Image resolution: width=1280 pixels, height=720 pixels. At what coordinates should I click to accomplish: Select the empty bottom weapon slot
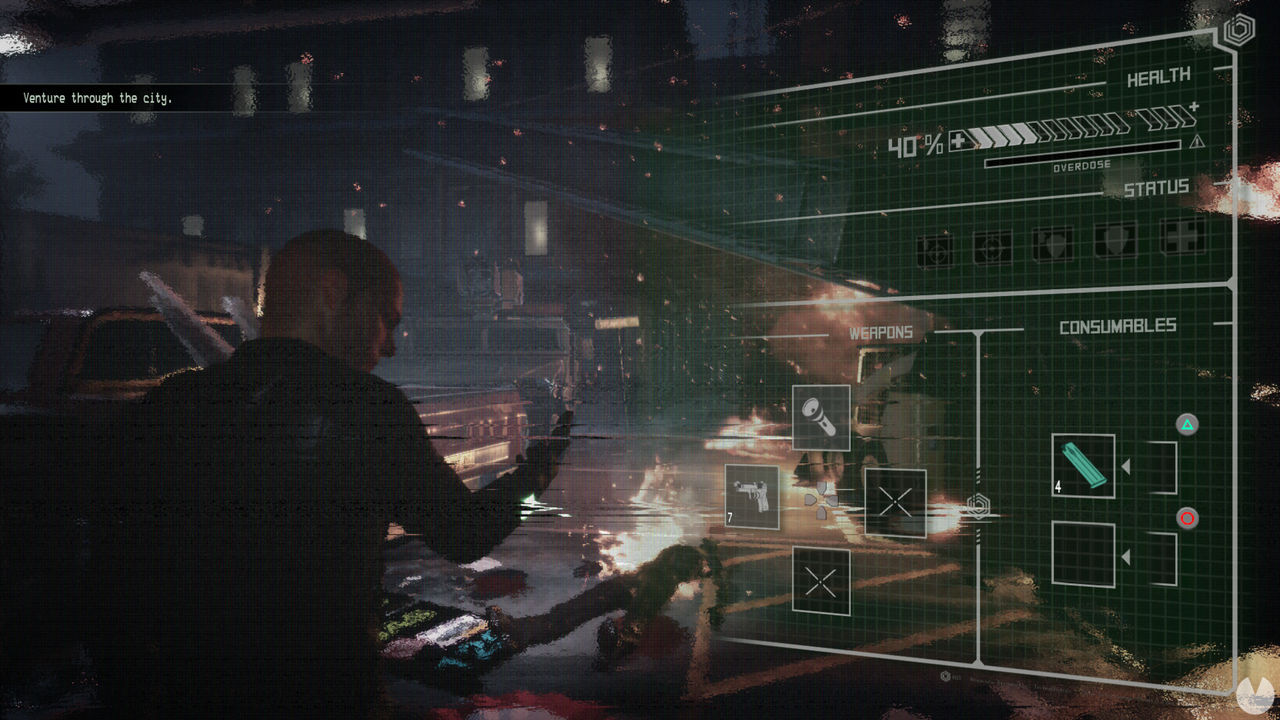pos(820,580)
